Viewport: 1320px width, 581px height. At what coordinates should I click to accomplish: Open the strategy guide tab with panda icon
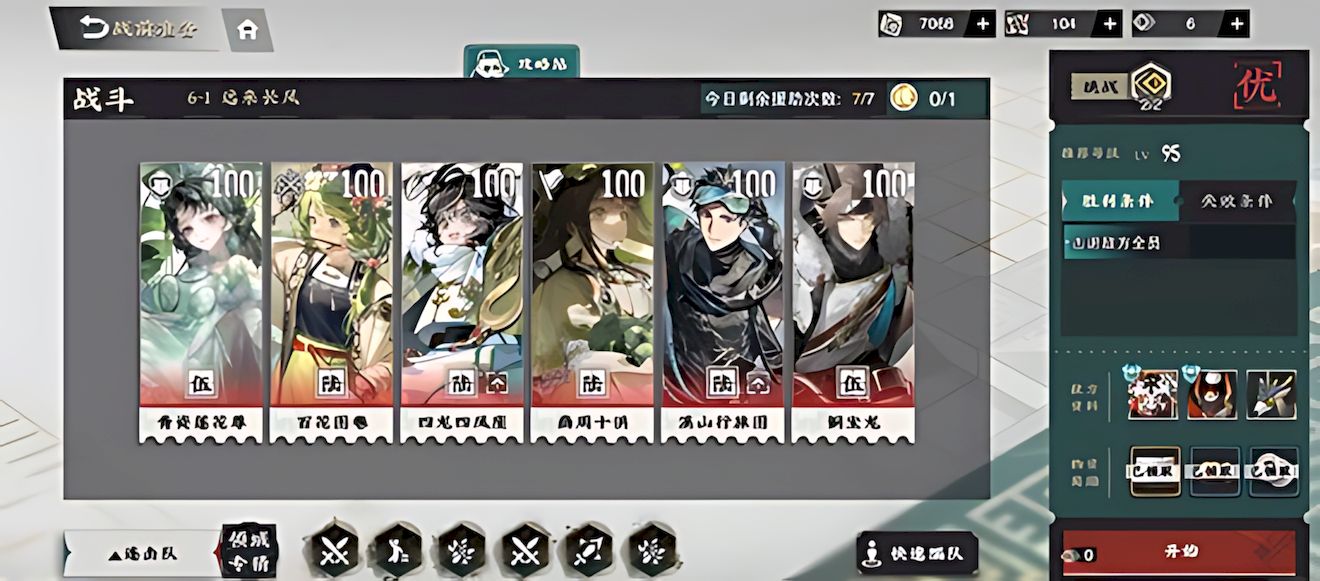(x=521, y=62)
